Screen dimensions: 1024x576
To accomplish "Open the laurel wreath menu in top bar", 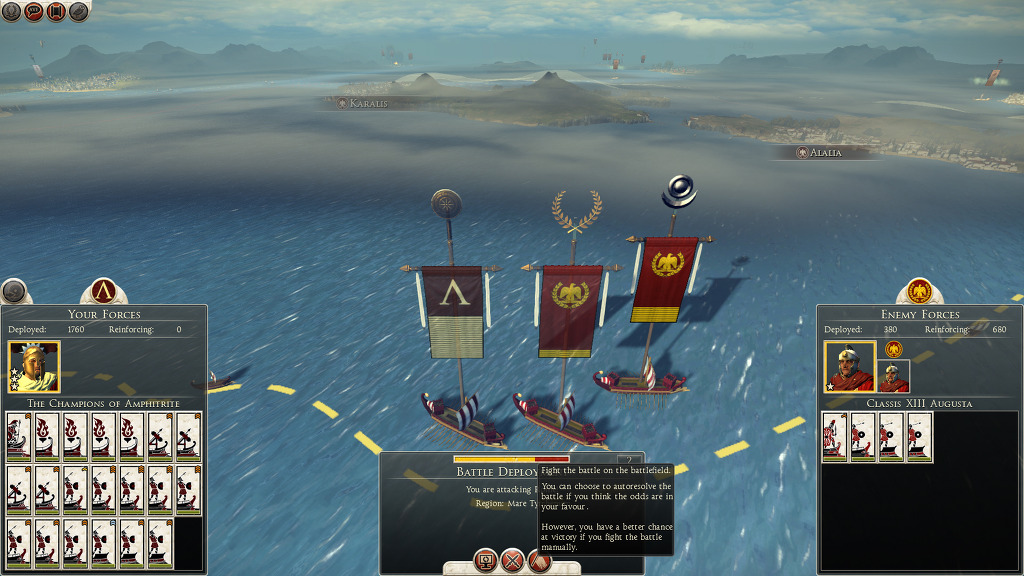I will (10, 11).
